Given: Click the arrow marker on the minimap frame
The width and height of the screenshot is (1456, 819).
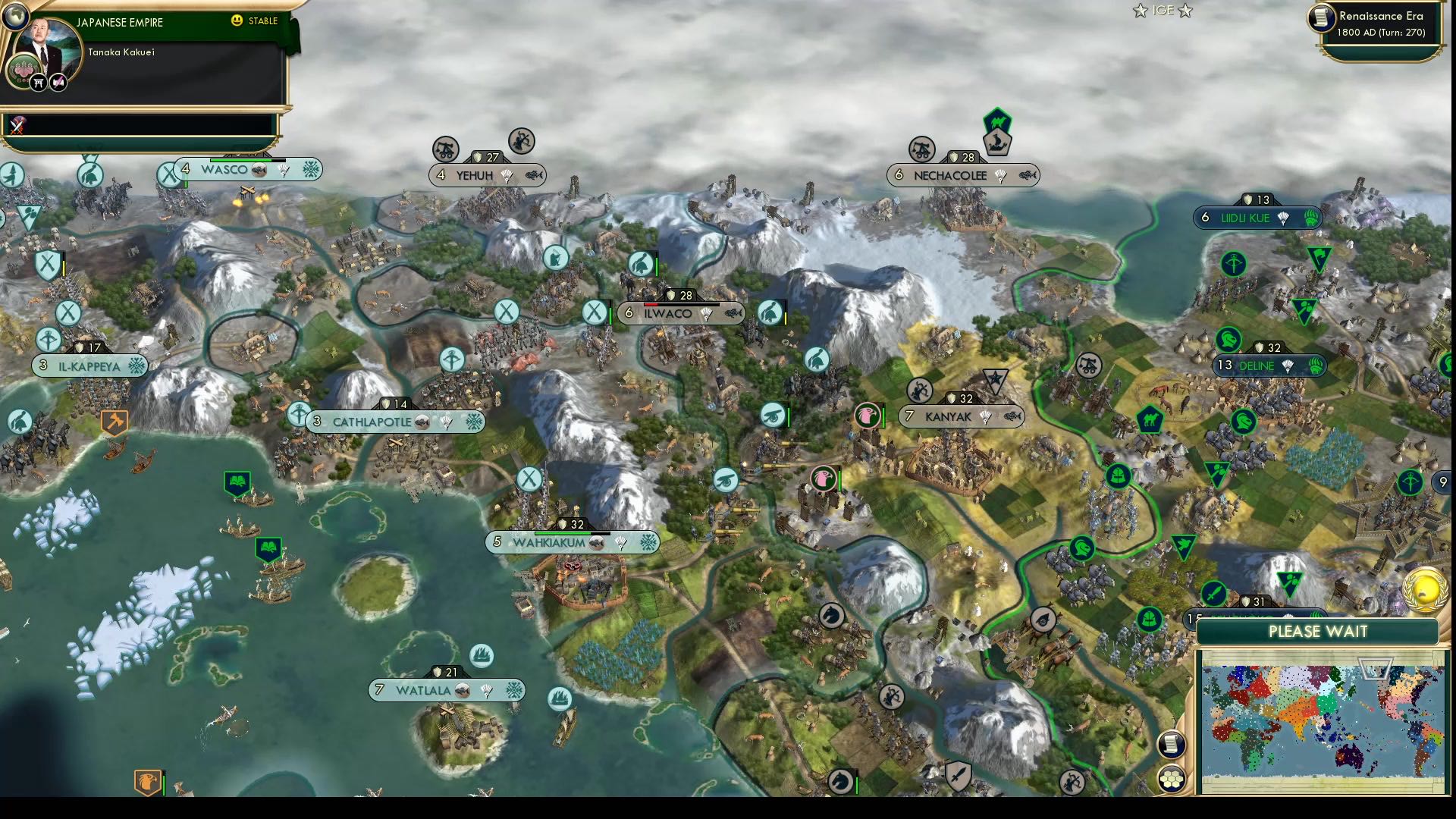Looking at the screenshot, I should coord(1376,667).
